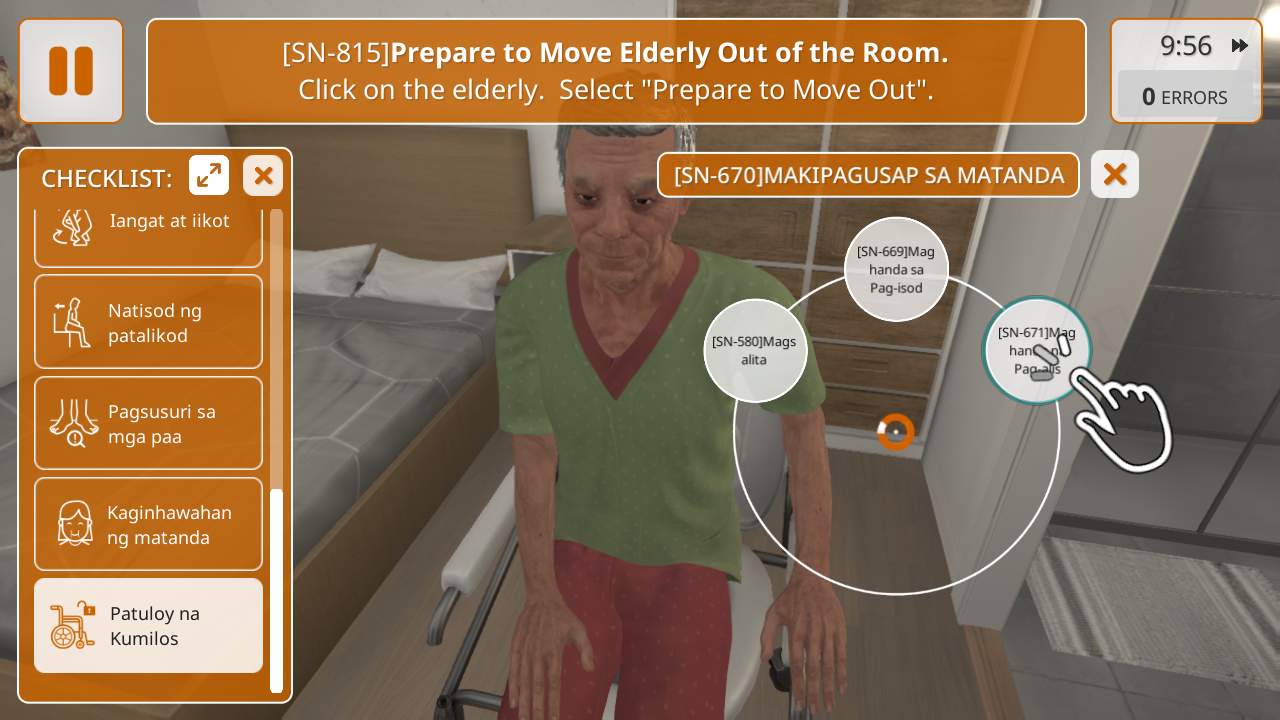Click the checklist scrollbar

[276, 590]
